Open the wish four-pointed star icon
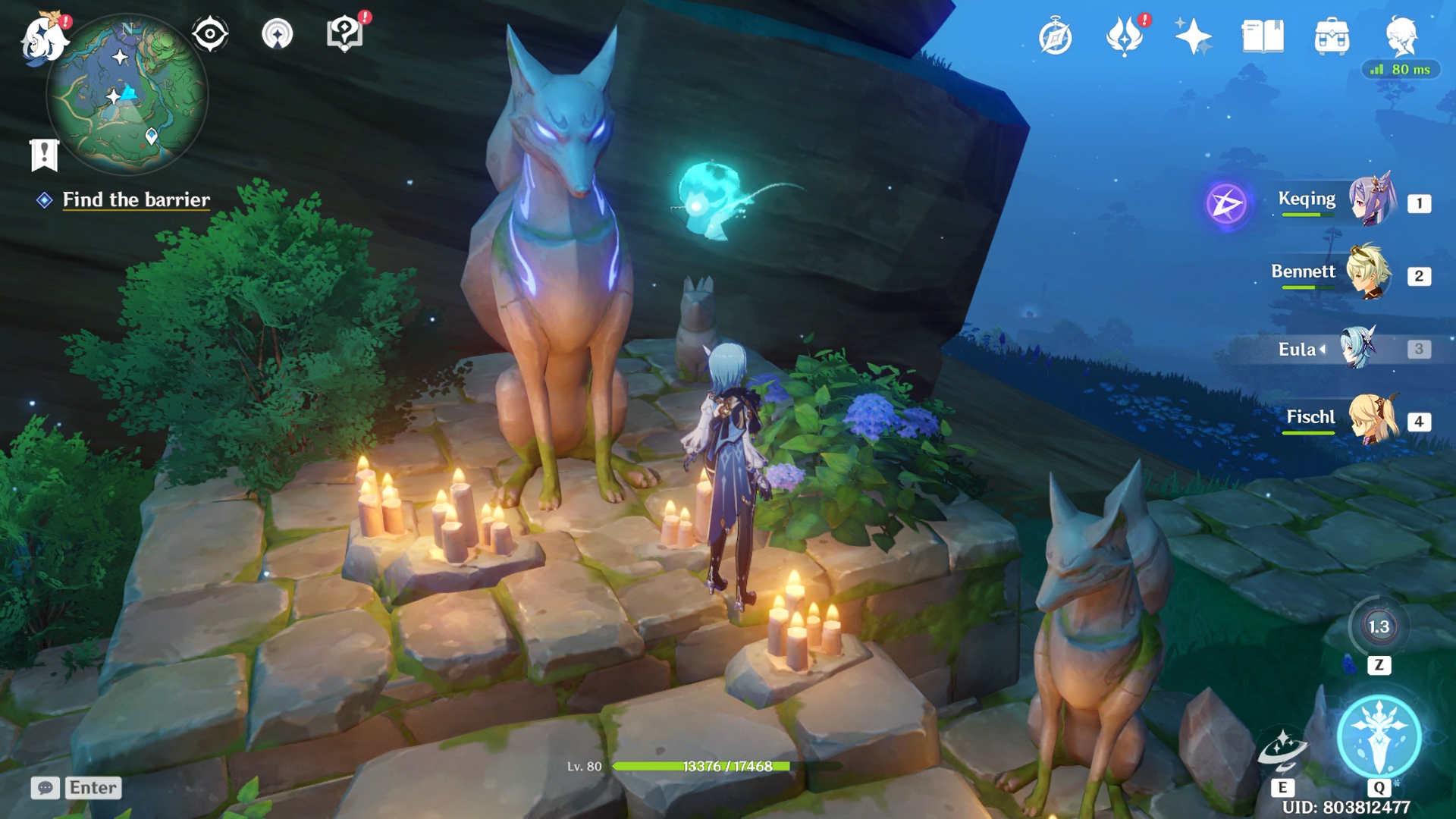The width and height of the screenshot is (1456, 819). (x=1193, y=36)
